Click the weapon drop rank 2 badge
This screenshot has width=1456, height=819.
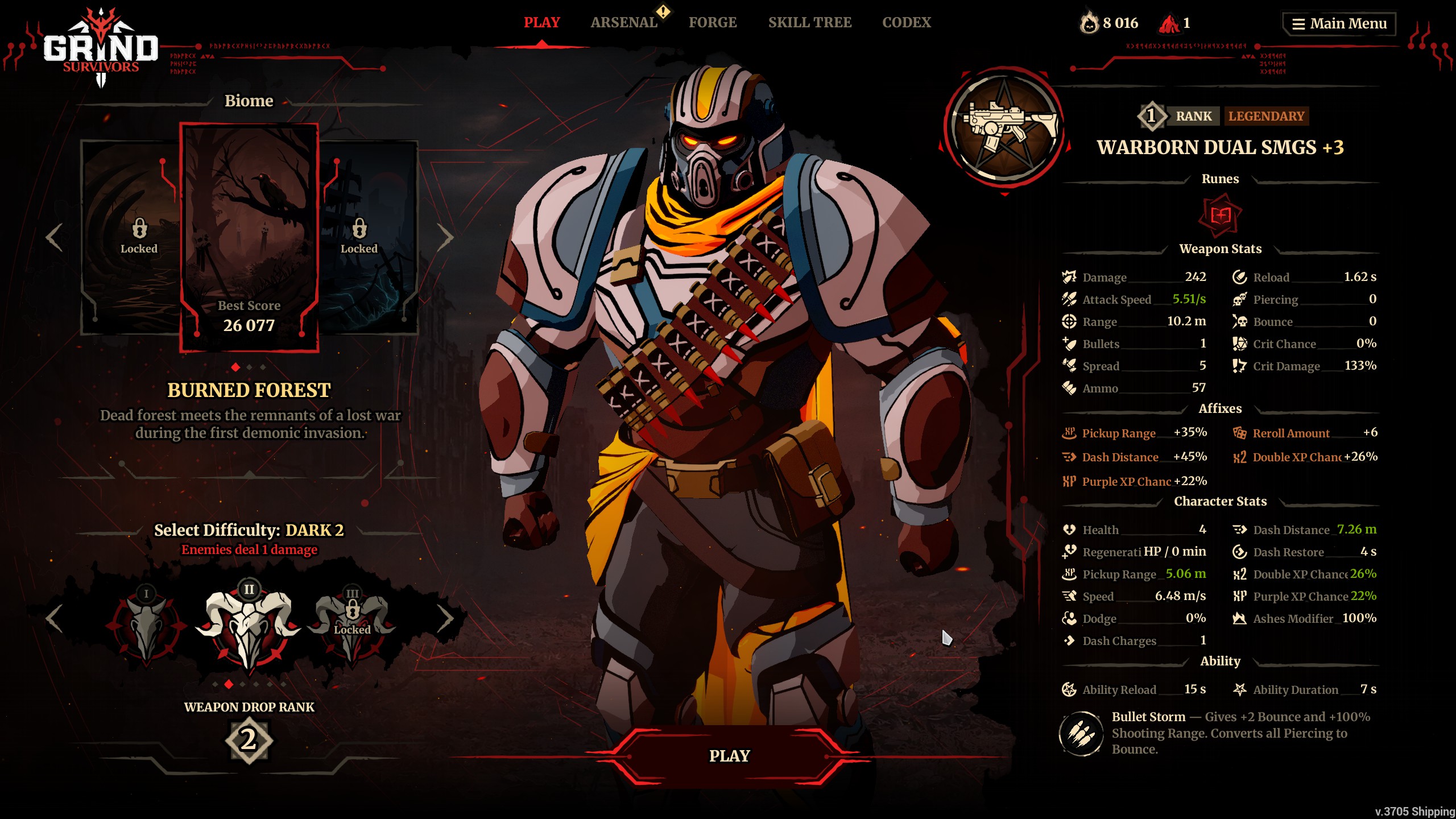pyautogui.click(x=249, y=740)
